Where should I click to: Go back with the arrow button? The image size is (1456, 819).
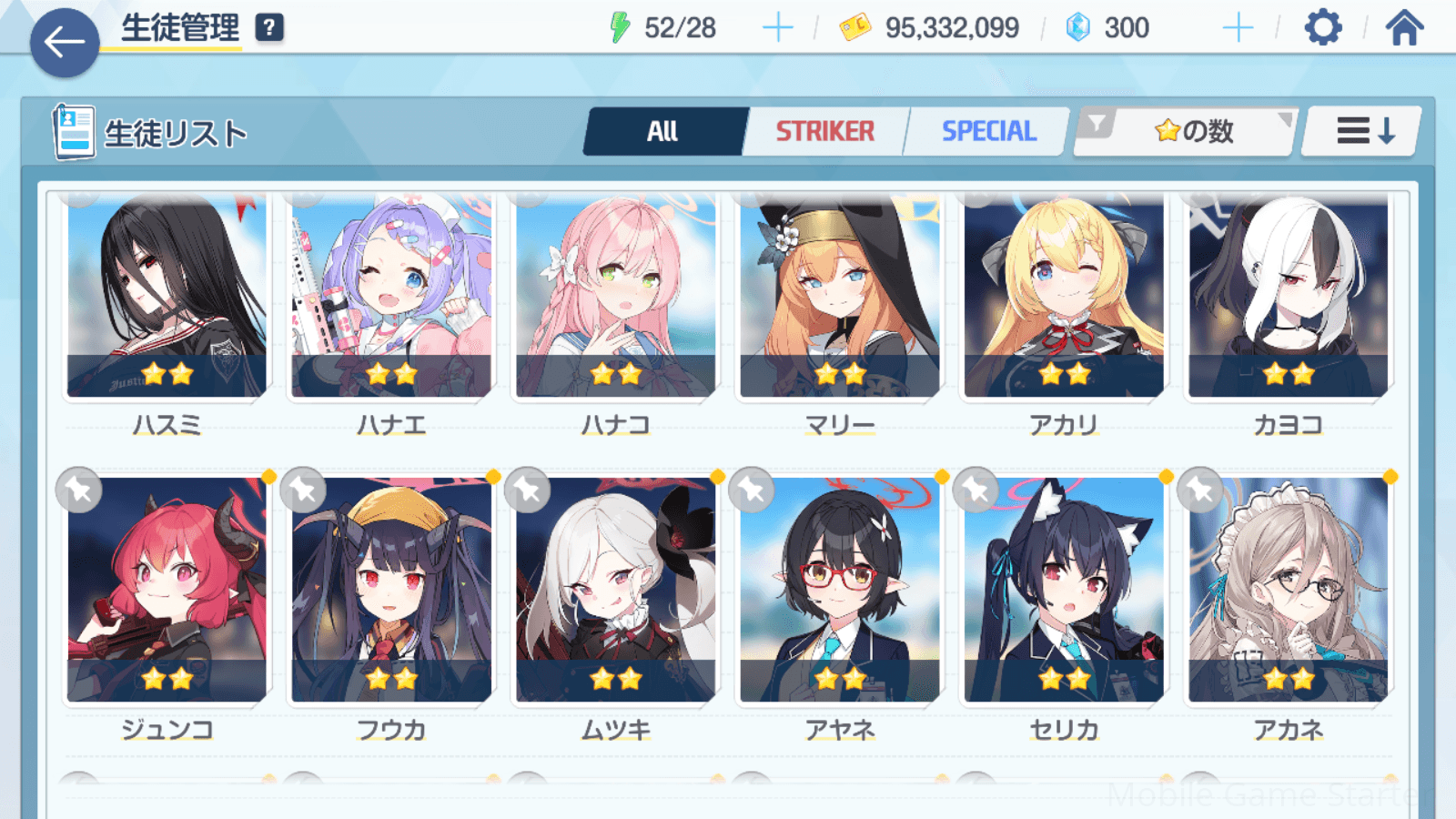pyautogui.click(x=65, y=42)
